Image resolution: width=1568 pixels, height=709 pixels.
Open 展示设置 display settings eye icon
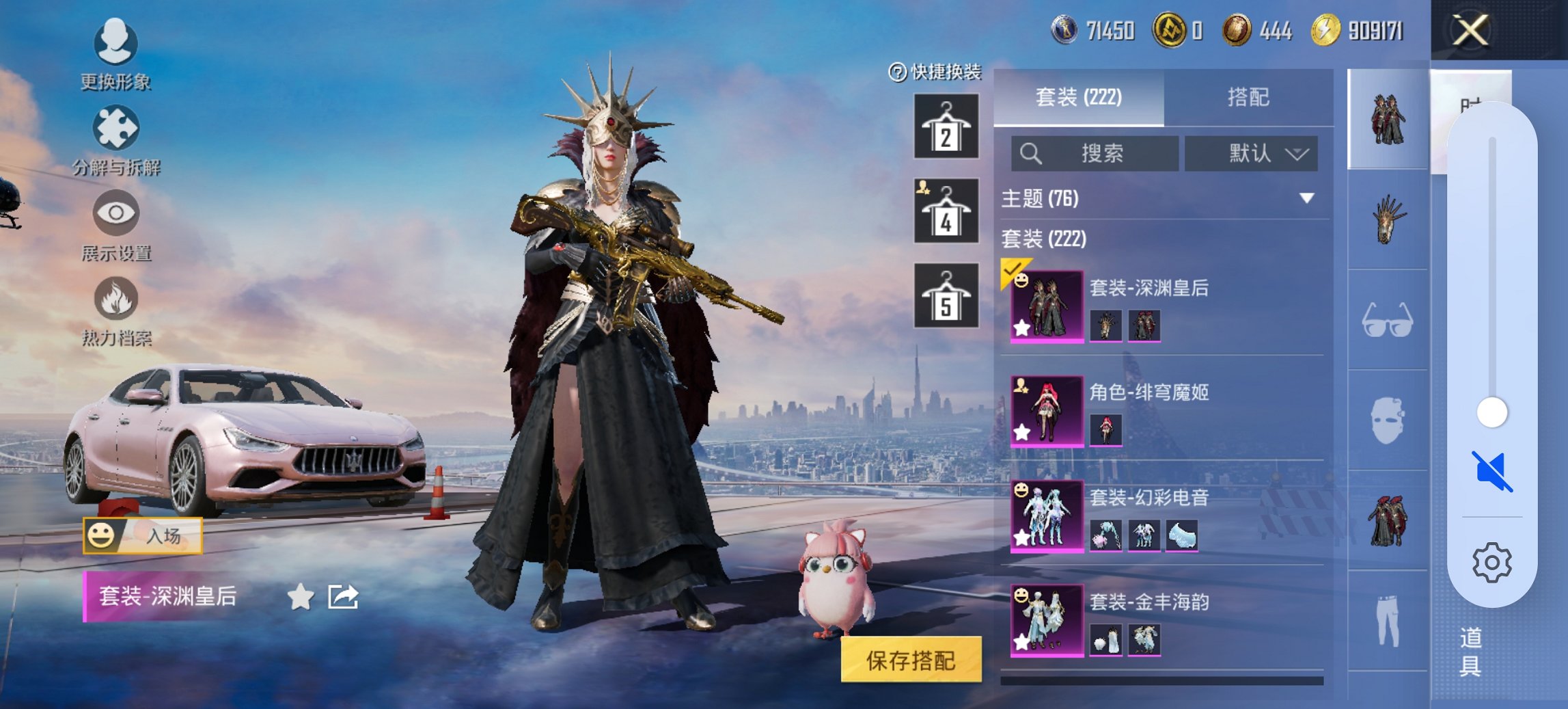pos(116,213)
